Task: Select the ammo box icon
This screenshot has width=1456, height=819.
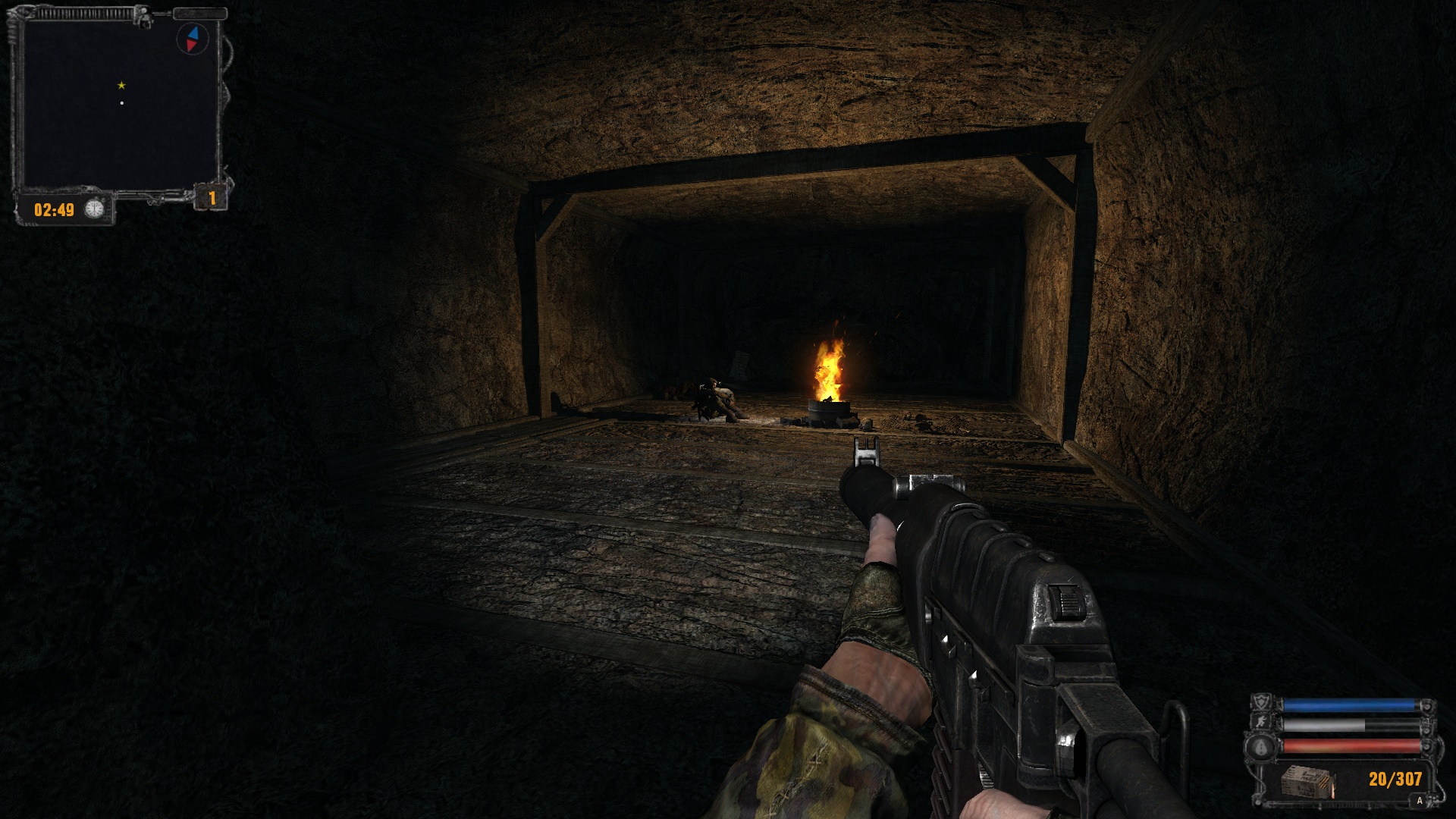Action: point(1306,782)
